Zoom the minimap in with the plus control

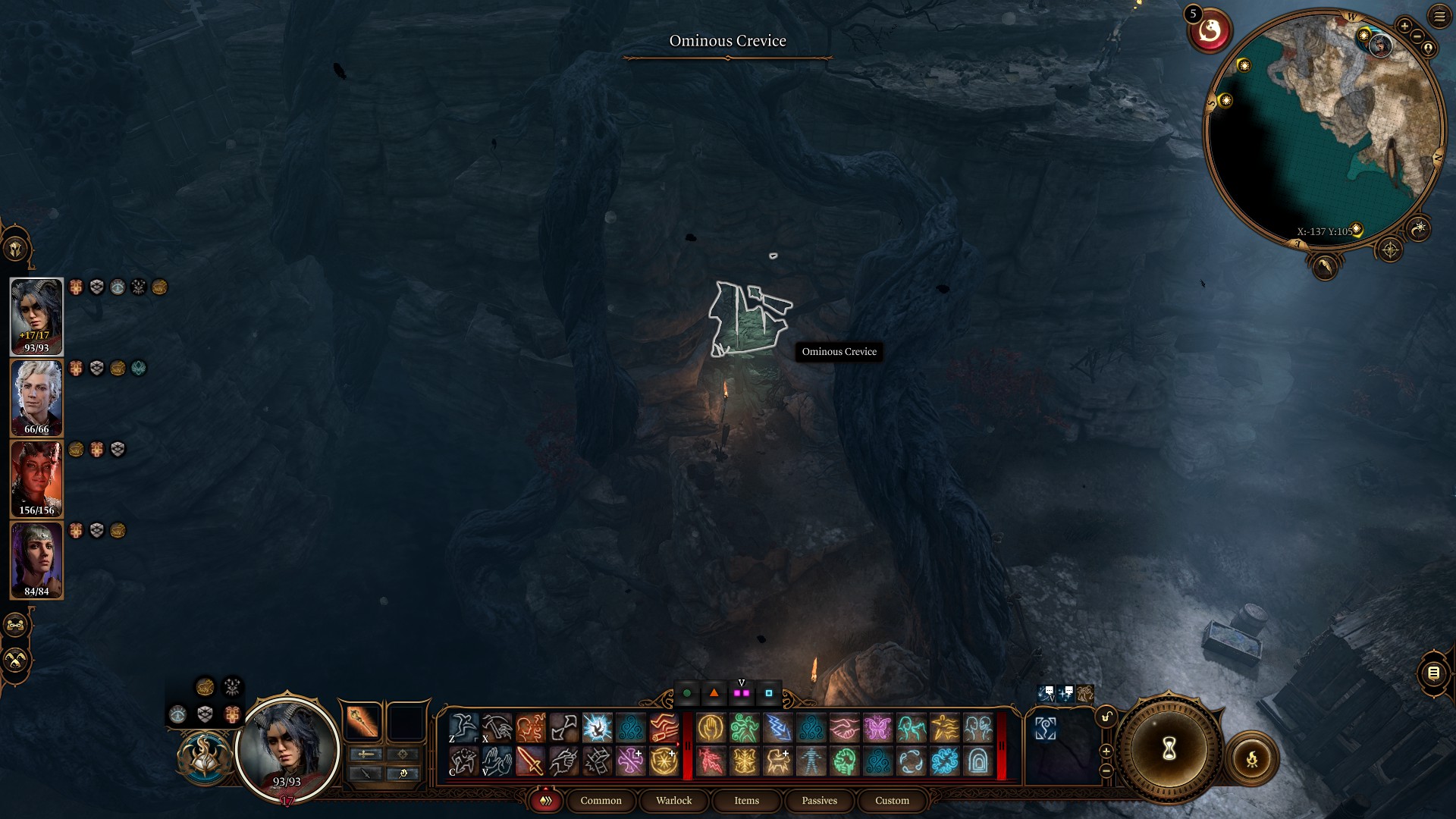[1404, 26]
